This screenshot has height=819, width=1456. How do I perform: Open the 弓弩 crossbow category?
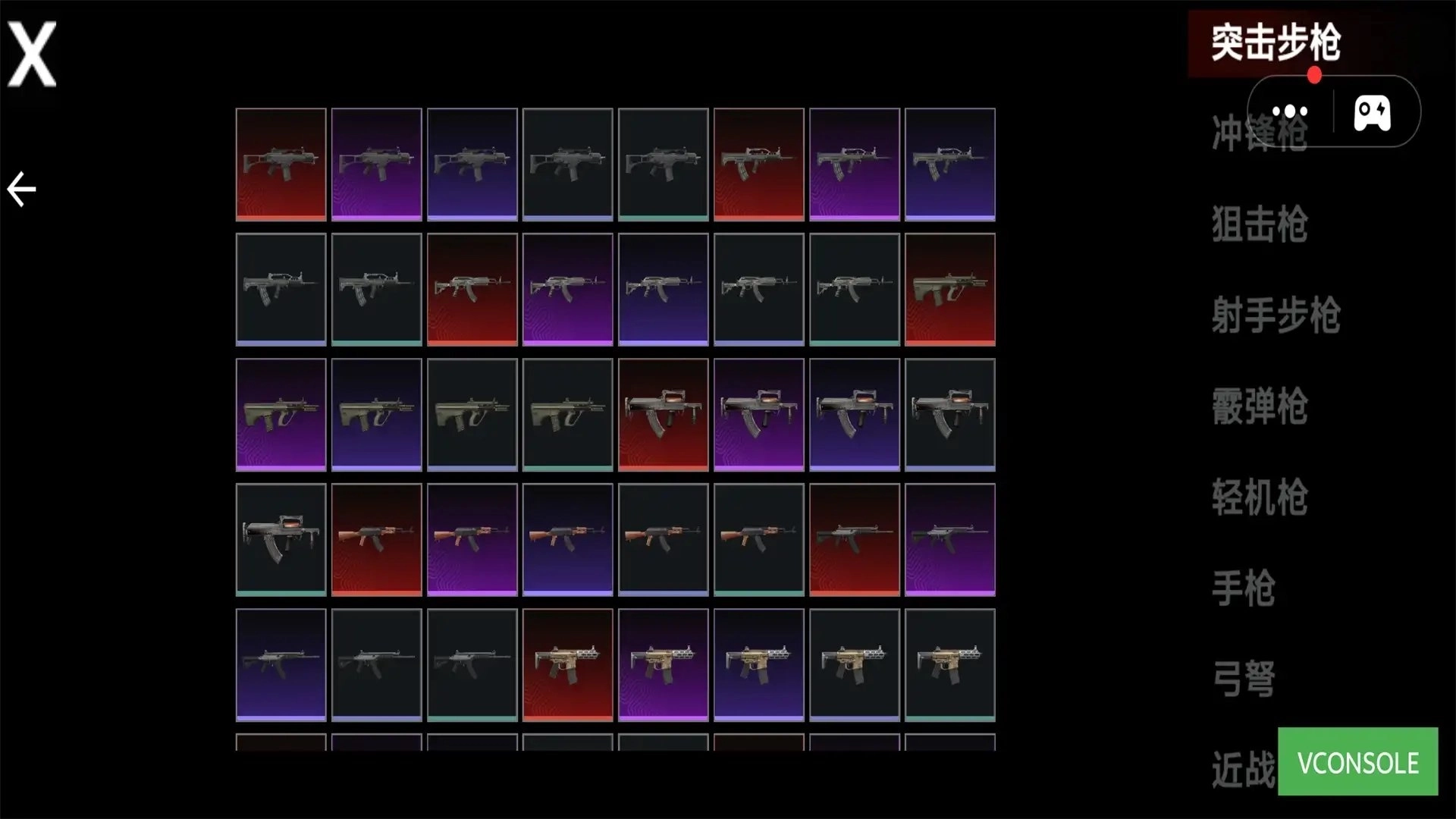[x=1243, y=679]
